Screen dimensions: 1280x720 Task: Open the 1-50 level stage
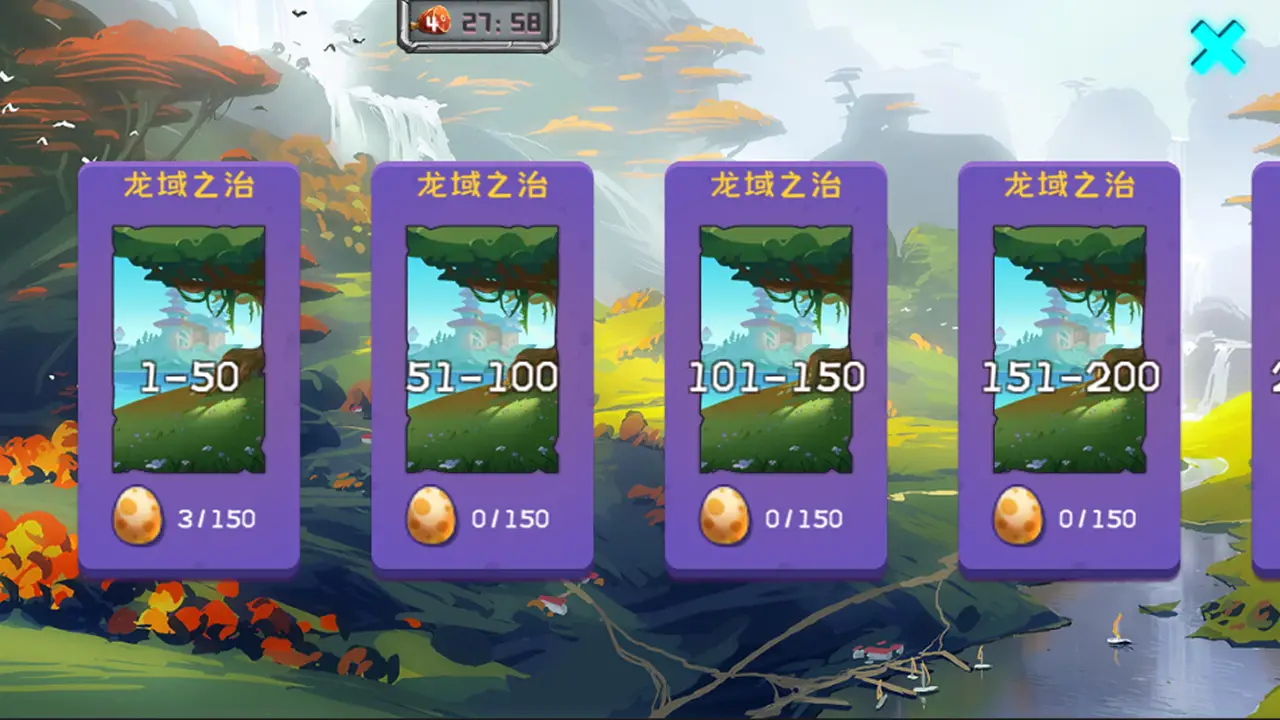tap(191, 370)
